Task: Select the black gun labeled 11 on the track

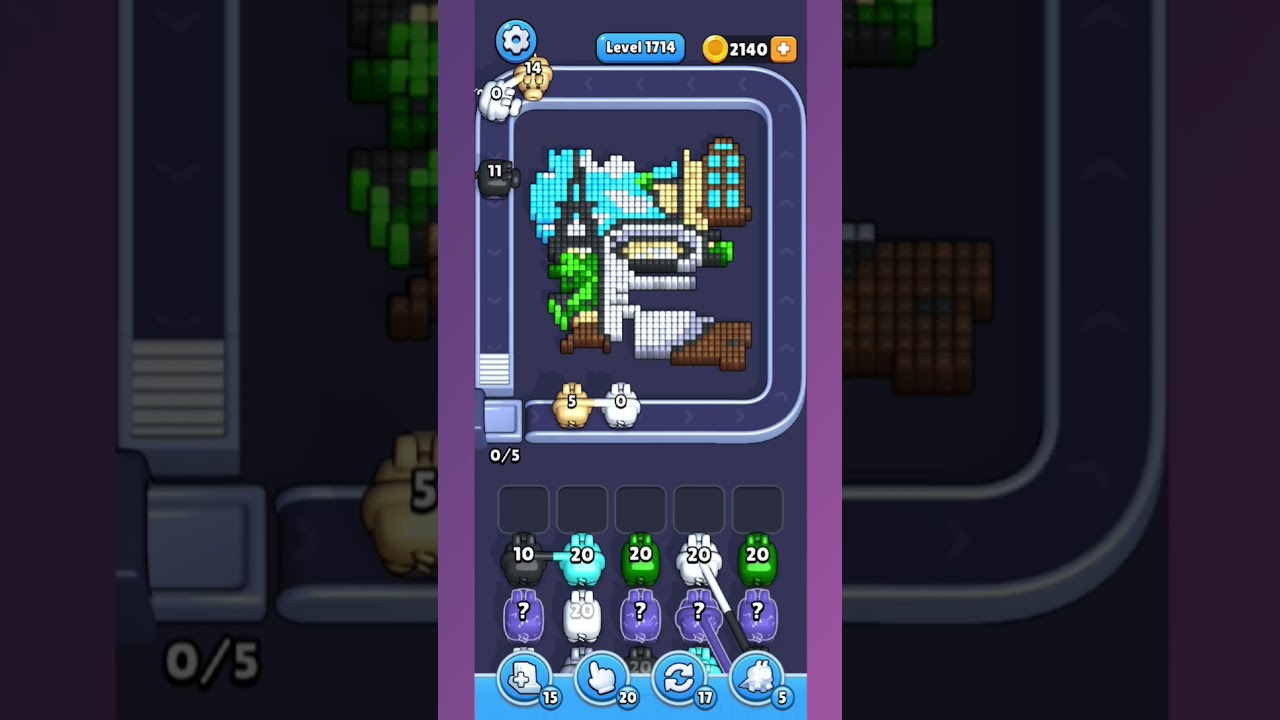Action: coord(496,180)
